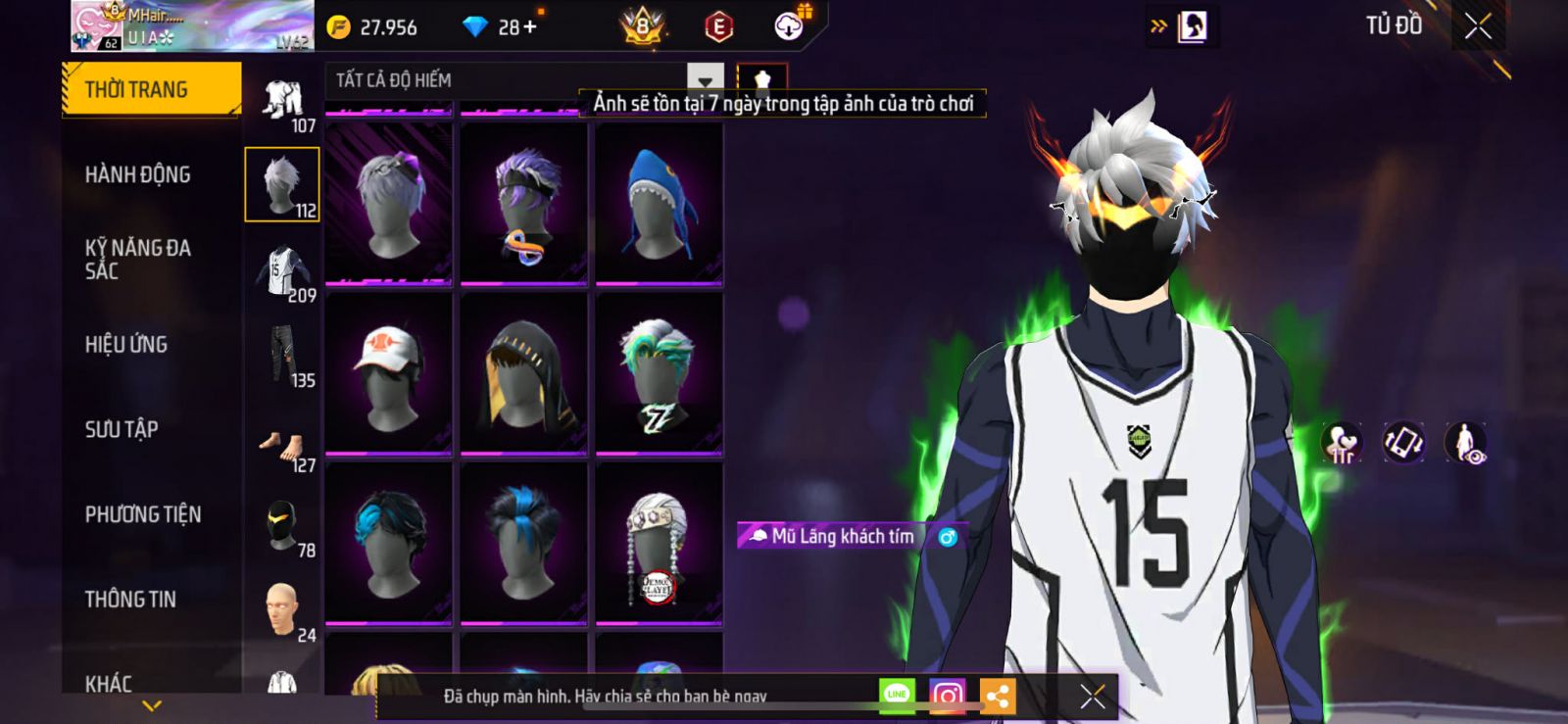Select the blue shark hood item
The height and width of the screenshot is (724, 1568).
(x=659, y=204)
